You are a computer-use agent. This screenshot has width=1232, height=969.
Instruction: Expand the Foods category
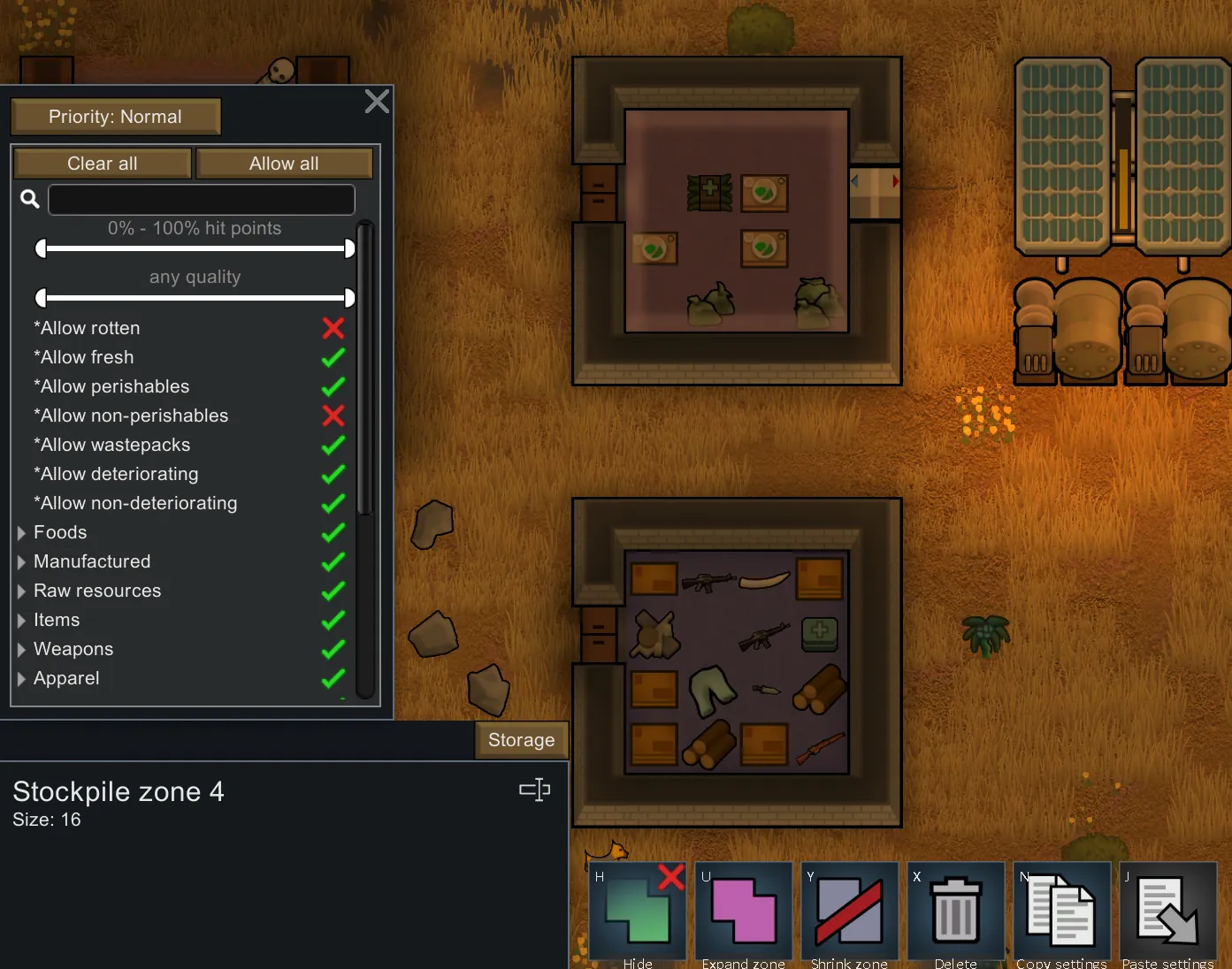[x=21, y=533]
